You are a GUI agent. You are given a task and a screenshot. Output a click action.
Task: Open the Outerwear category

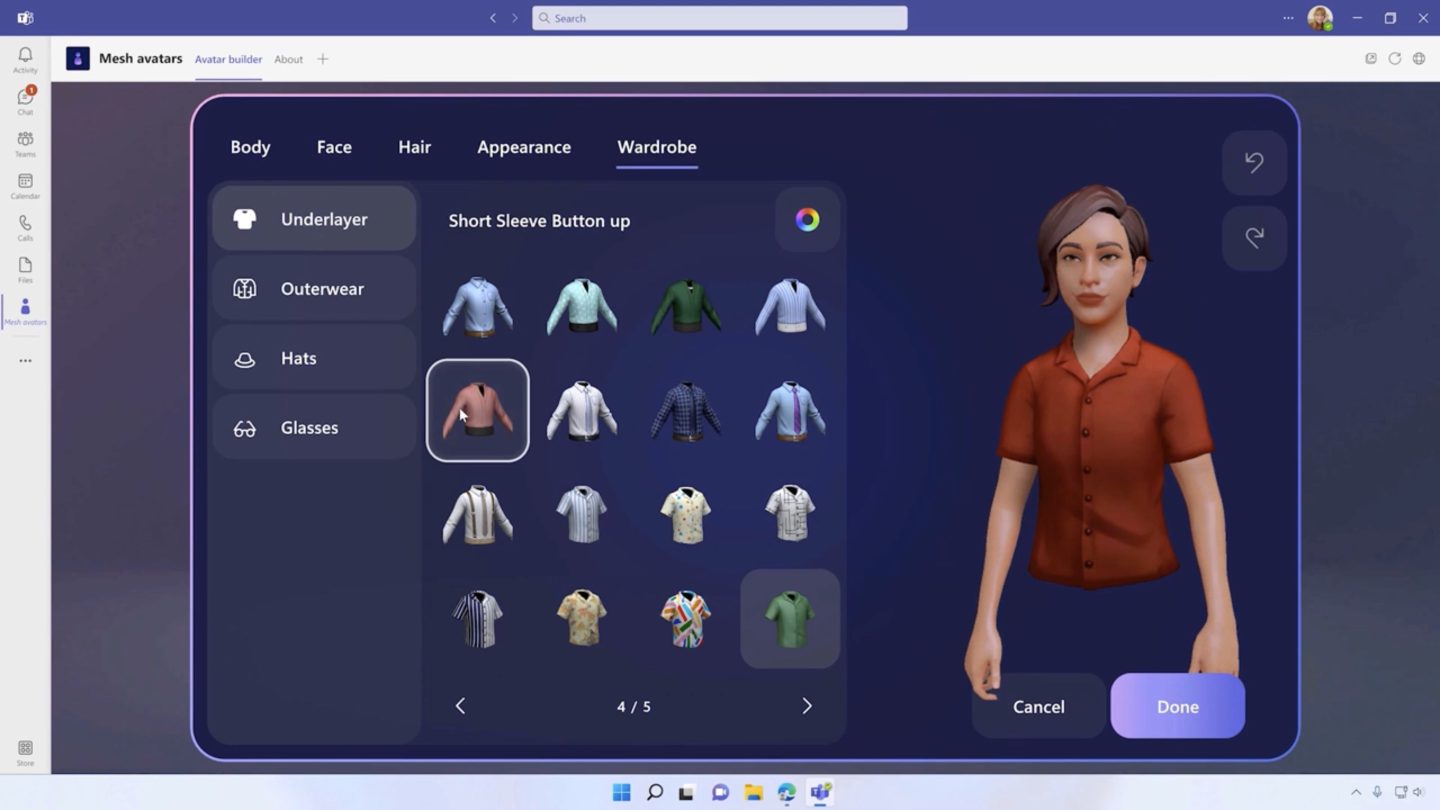[313, 288]
